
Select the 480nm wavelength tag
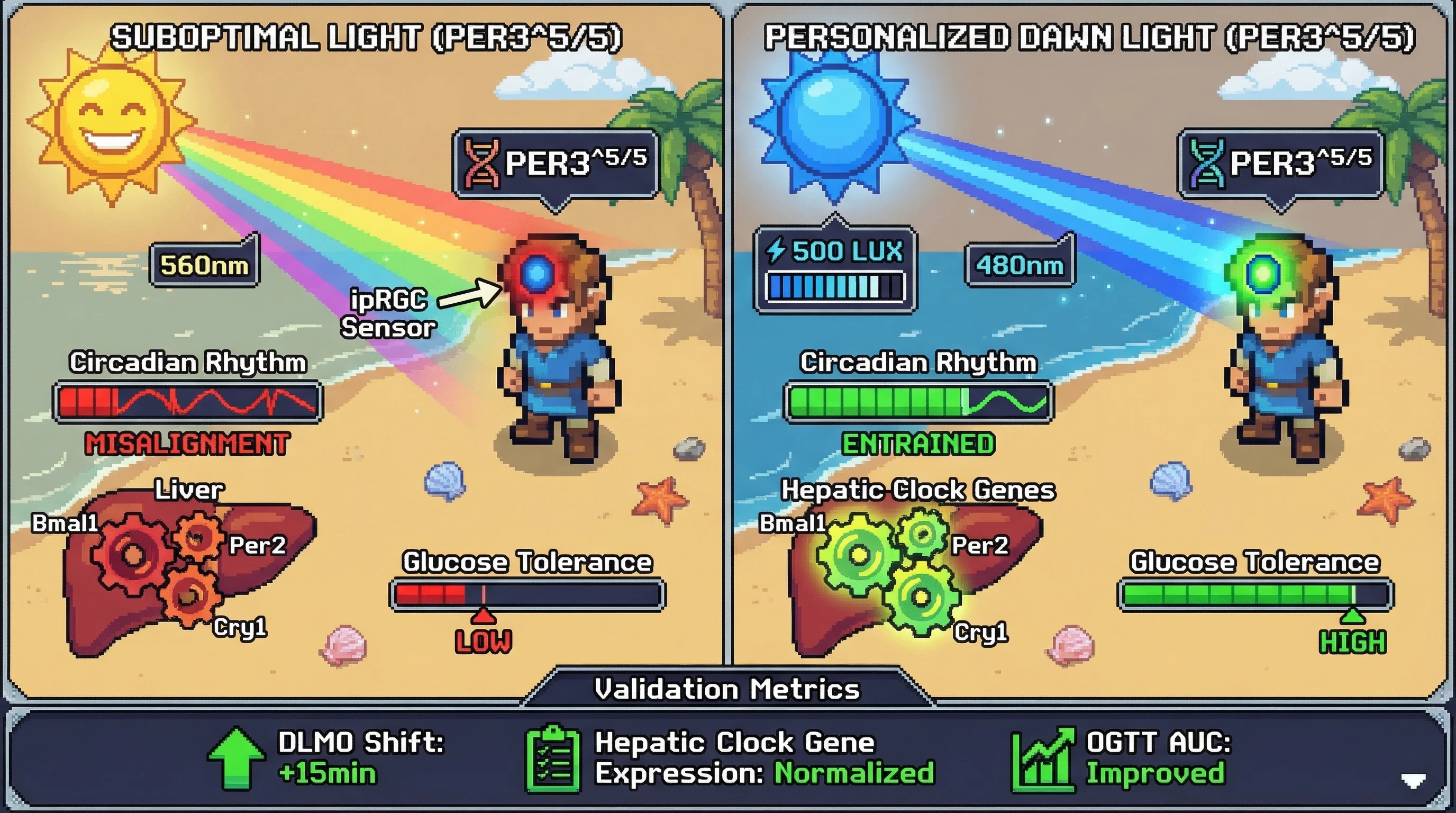1019,265
